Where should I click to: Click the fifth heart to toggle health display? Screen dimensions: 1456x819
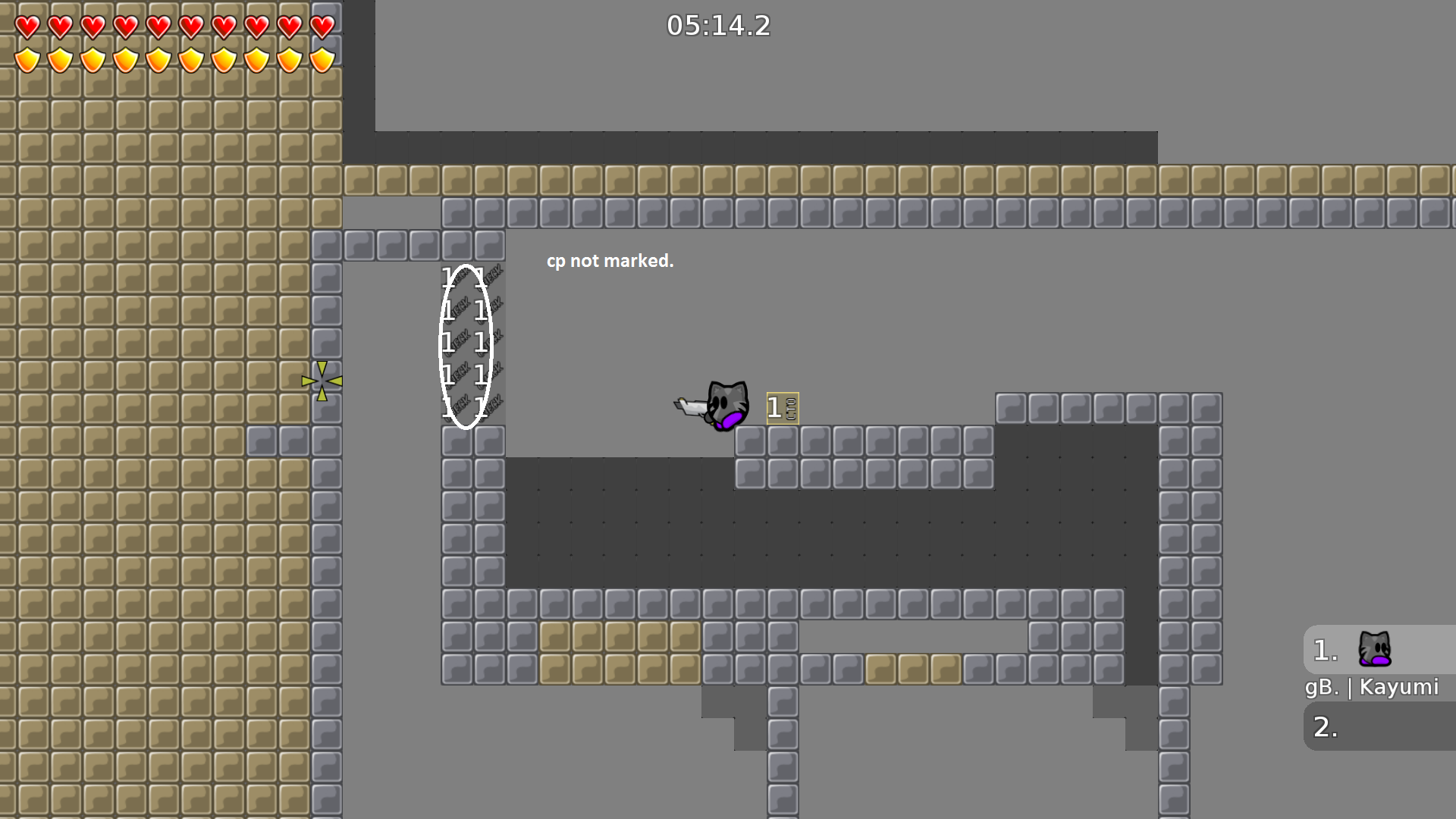coord(157,27)
